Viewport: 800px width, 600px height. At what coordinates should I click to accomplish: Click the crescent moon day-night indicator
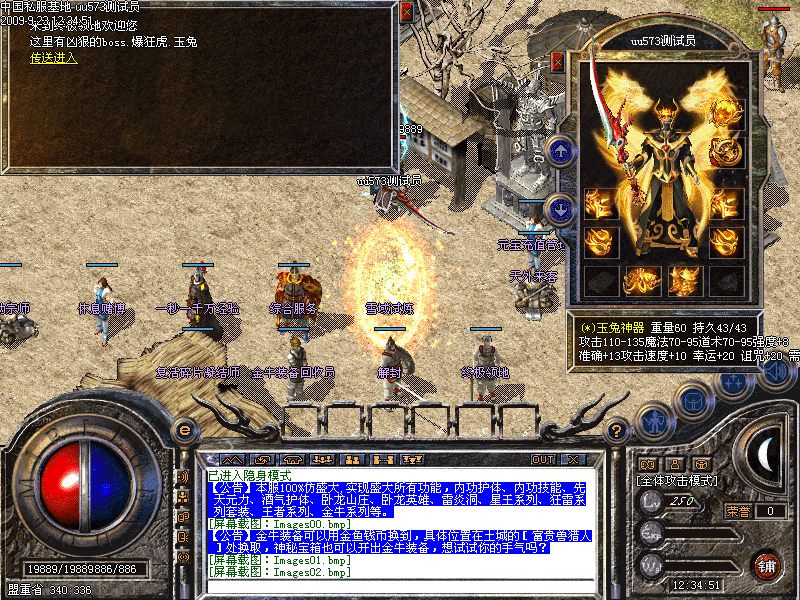click(x=764, y=455)
